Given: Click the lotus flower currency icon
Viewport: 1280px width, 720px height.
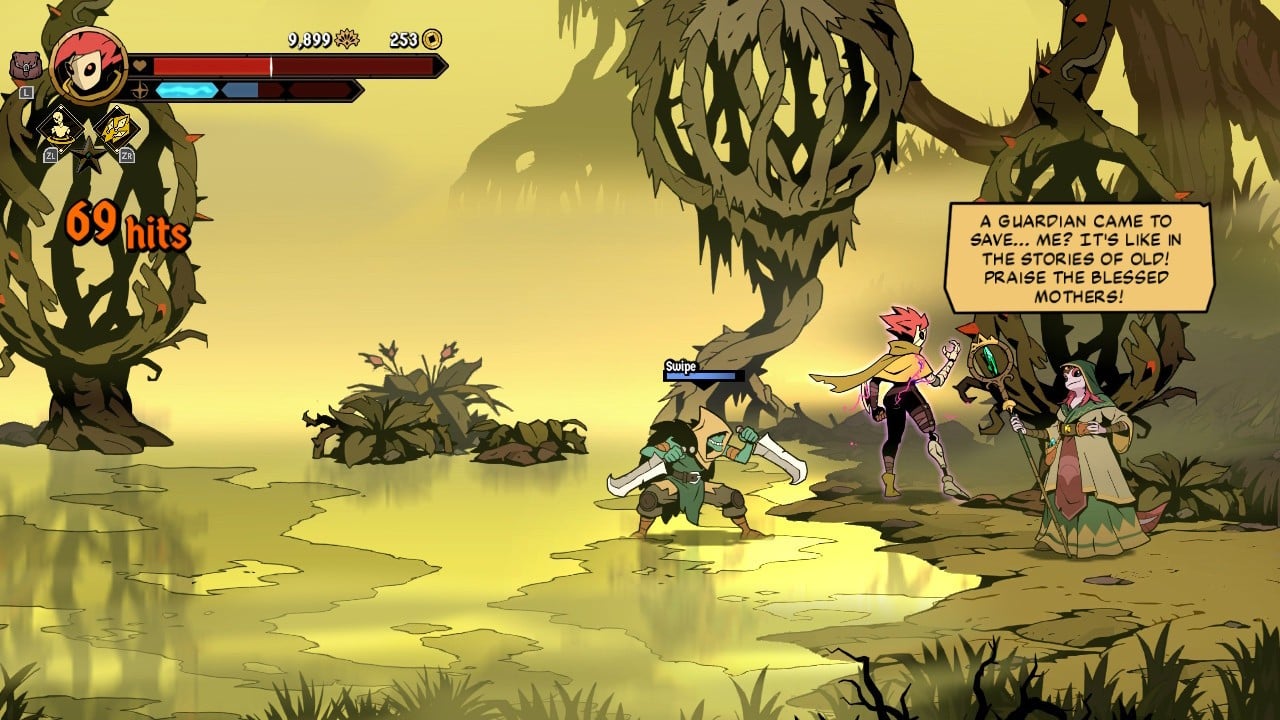Looking at the screenshot, I should click(x=347, y=40).
